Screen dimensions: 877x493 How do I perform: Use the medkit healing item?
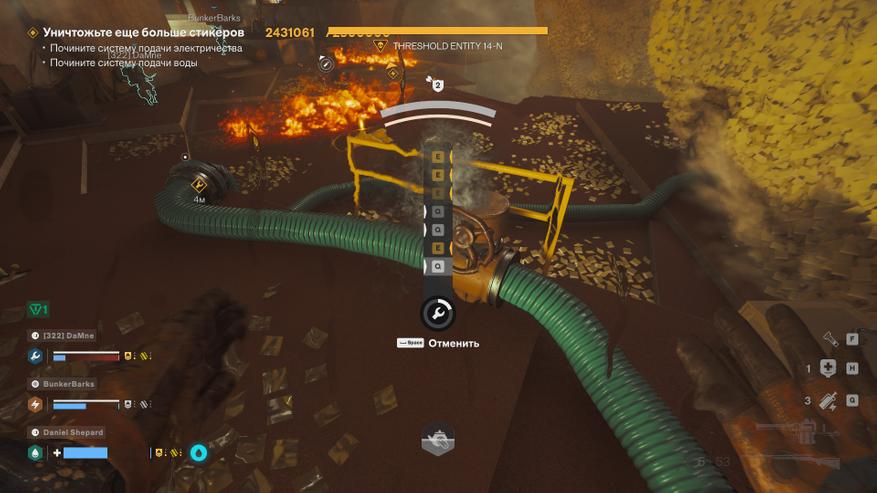pos(827,368)
